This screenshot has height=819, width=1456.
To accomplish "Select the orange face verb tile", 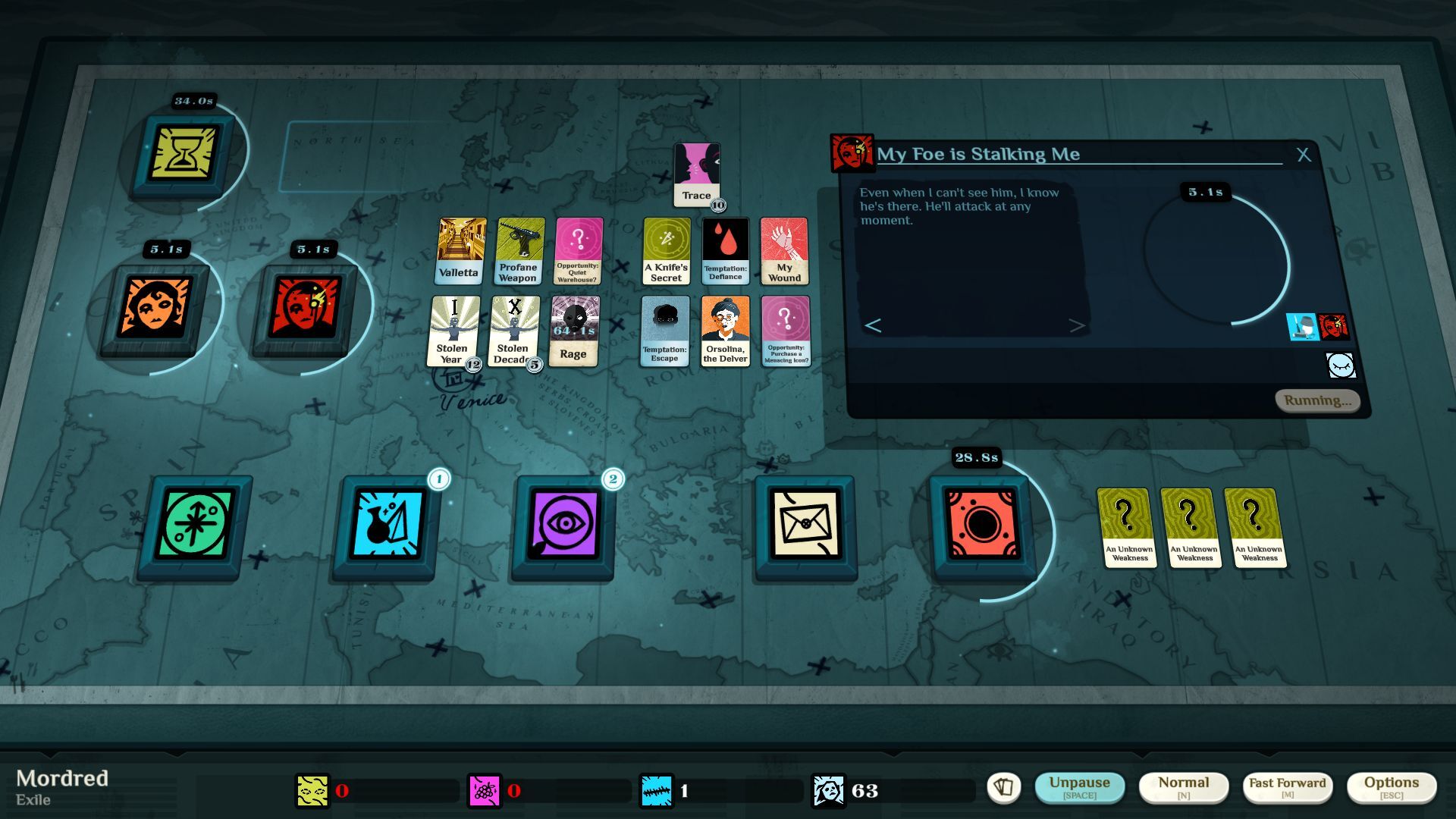I will tap(161, 305).
